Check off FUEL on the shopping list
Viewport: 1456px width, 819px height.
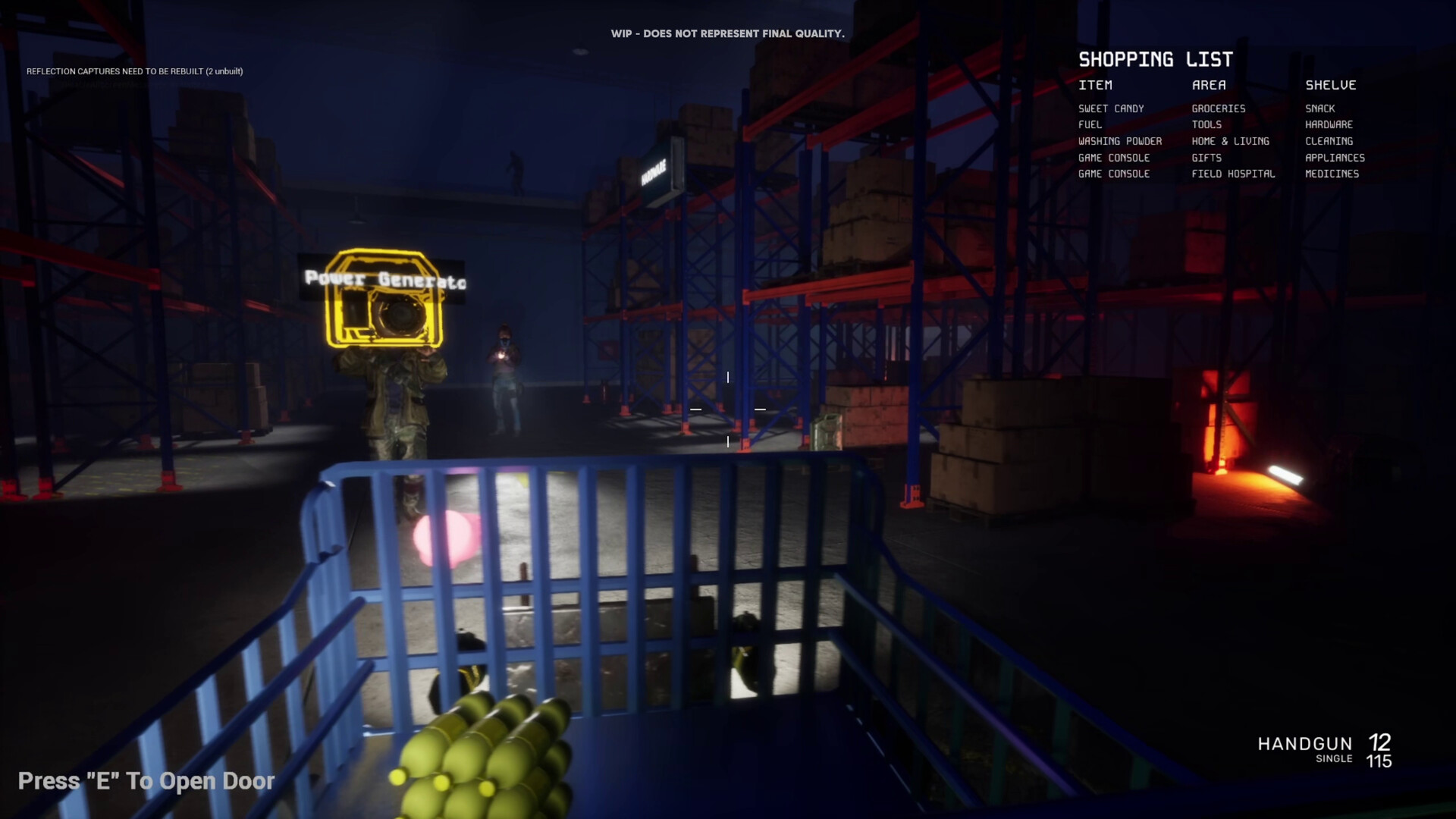(1090, 124)
